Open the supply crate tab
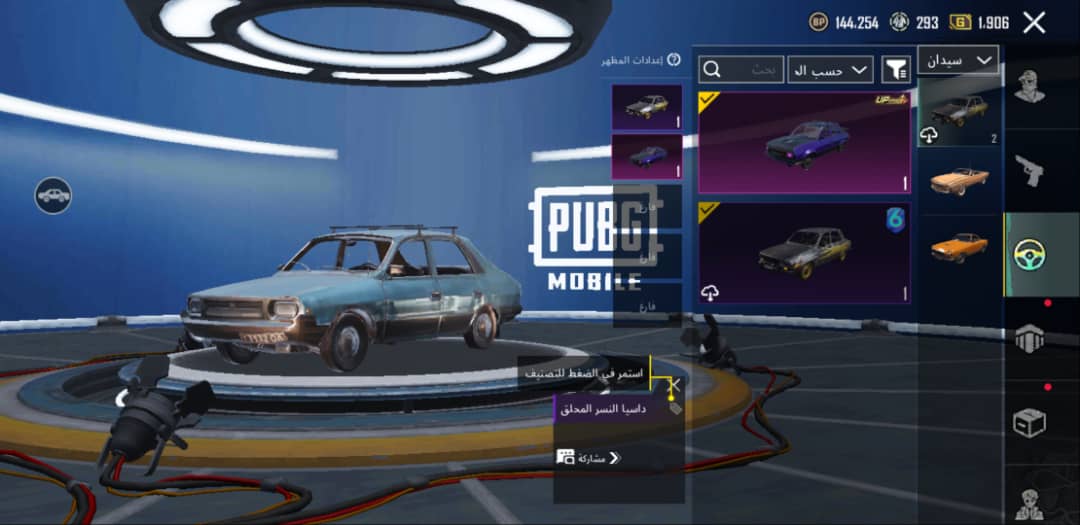Image resolution: width=1080 pixels, height=525 pixels. coord(1030,422)
